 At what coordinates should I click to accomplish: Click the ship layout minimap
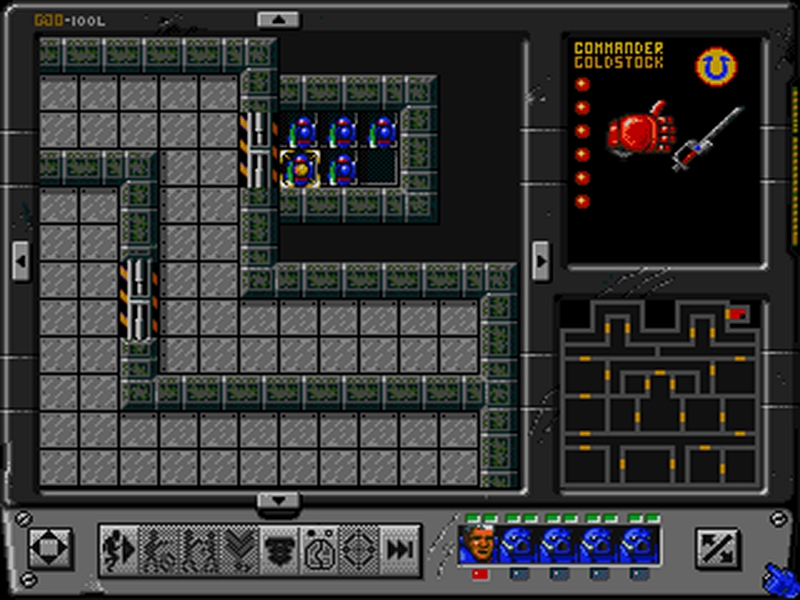pyautogui.click(x=660, y=391)
